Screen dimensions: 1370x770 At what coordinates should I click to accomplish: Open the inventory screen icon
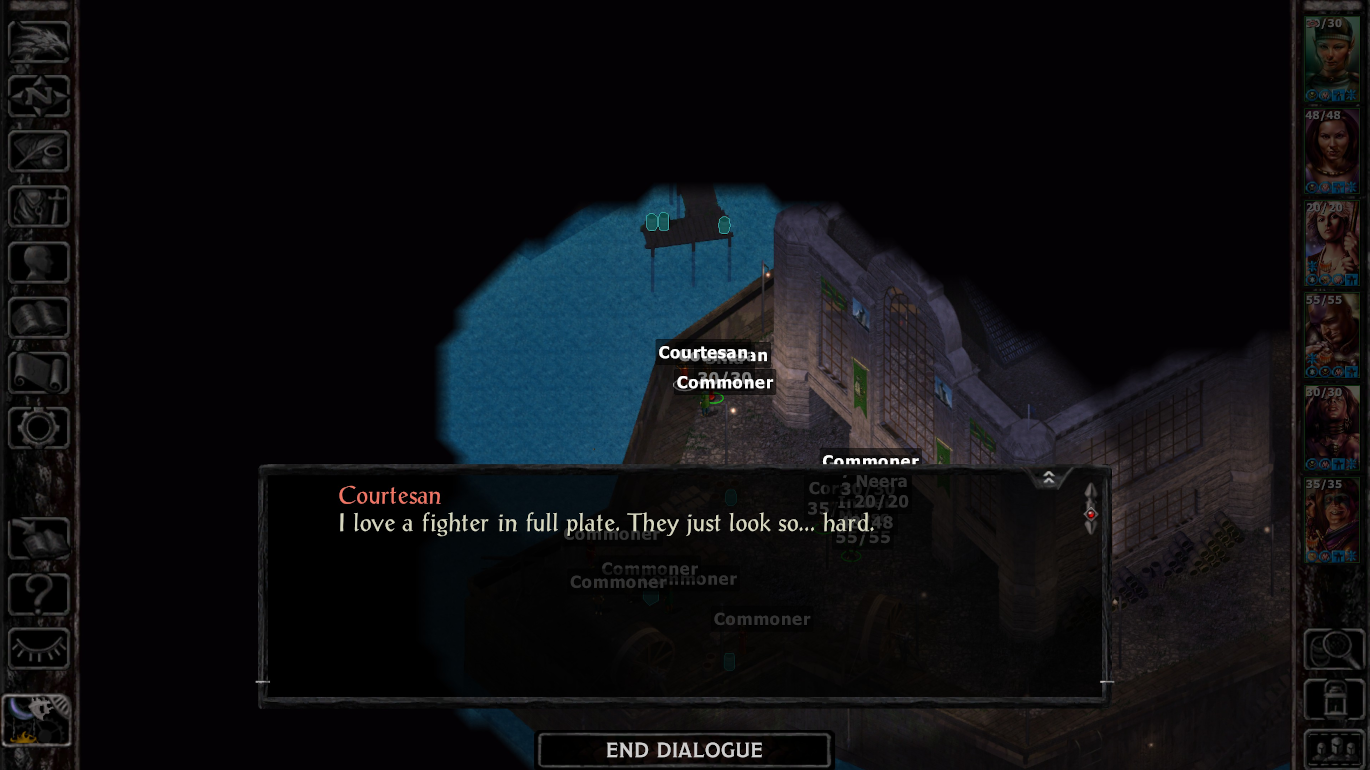point(39,207)
